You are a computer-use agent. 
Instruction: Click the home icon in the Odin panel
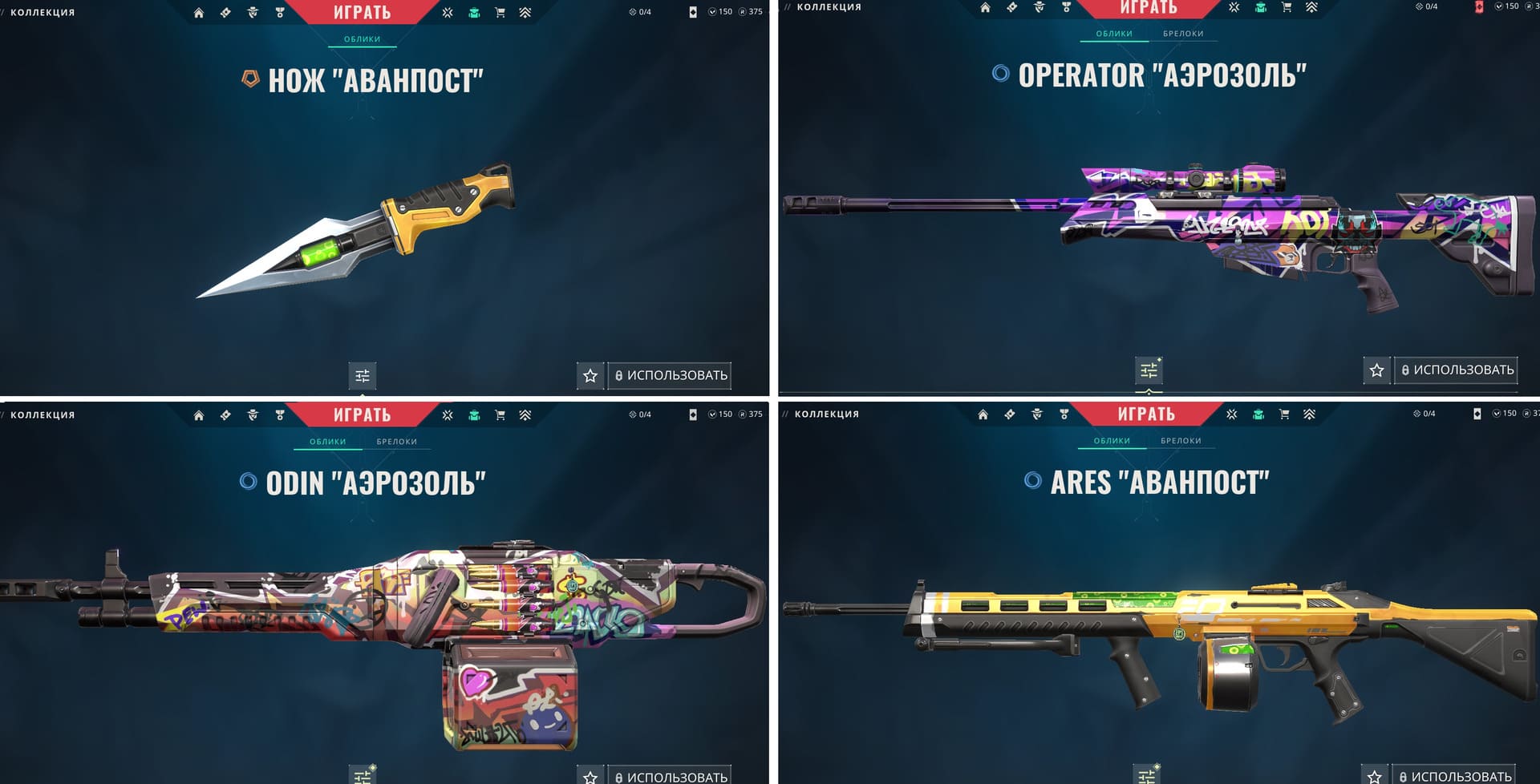coord(199,415)
